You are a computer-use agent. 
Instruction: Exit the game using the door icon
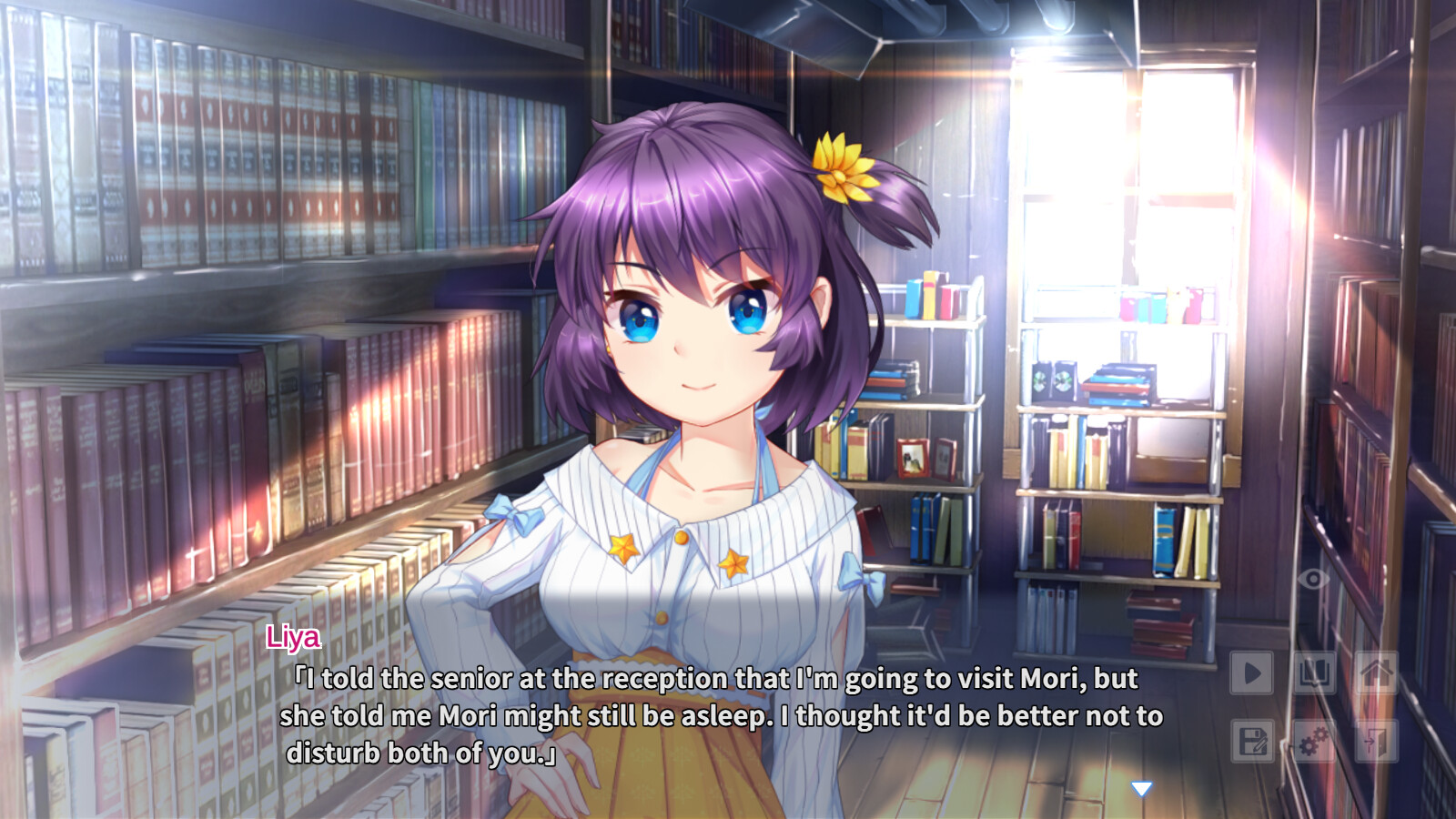[x=1376, y=741]
